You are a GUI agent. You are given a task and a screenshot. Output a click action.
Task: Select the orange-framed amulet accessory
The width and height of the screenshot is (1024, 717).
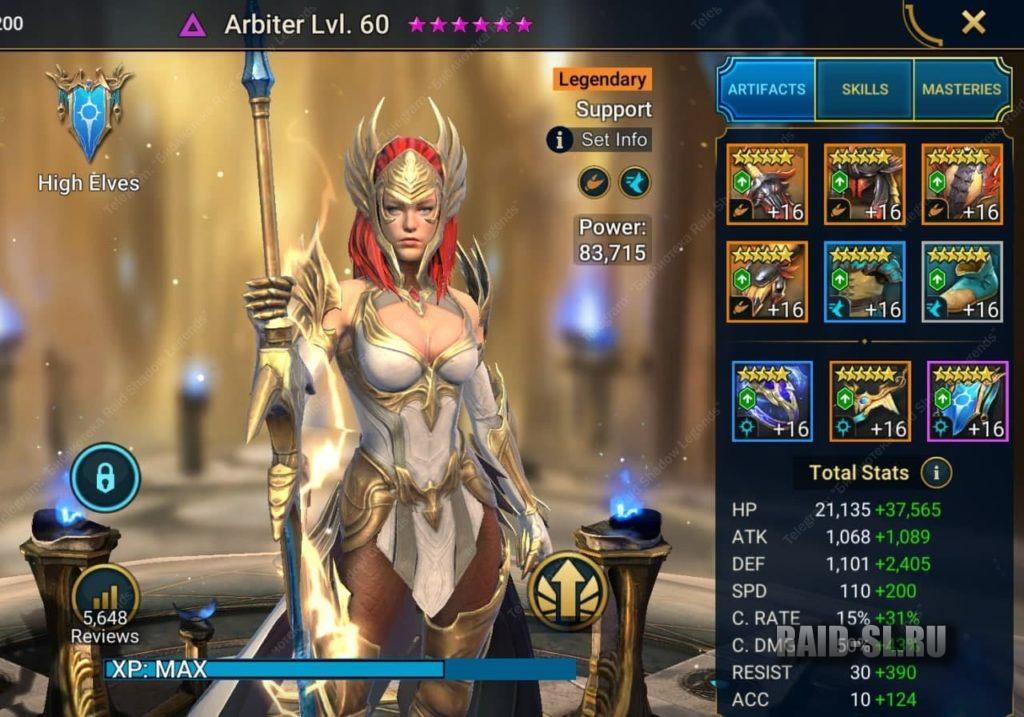(870, 401)
